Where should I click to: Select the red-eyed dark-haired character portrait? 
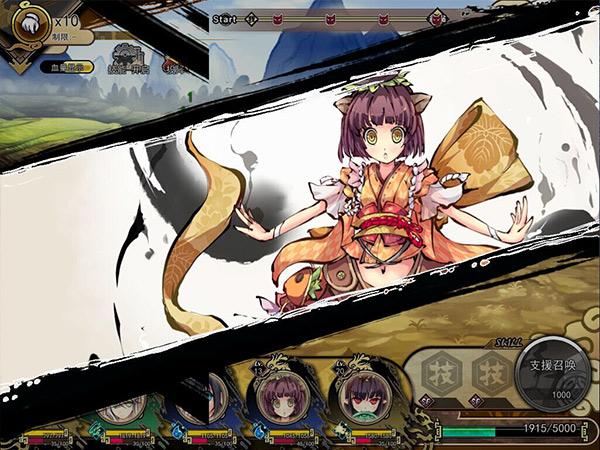pos(359,397)
